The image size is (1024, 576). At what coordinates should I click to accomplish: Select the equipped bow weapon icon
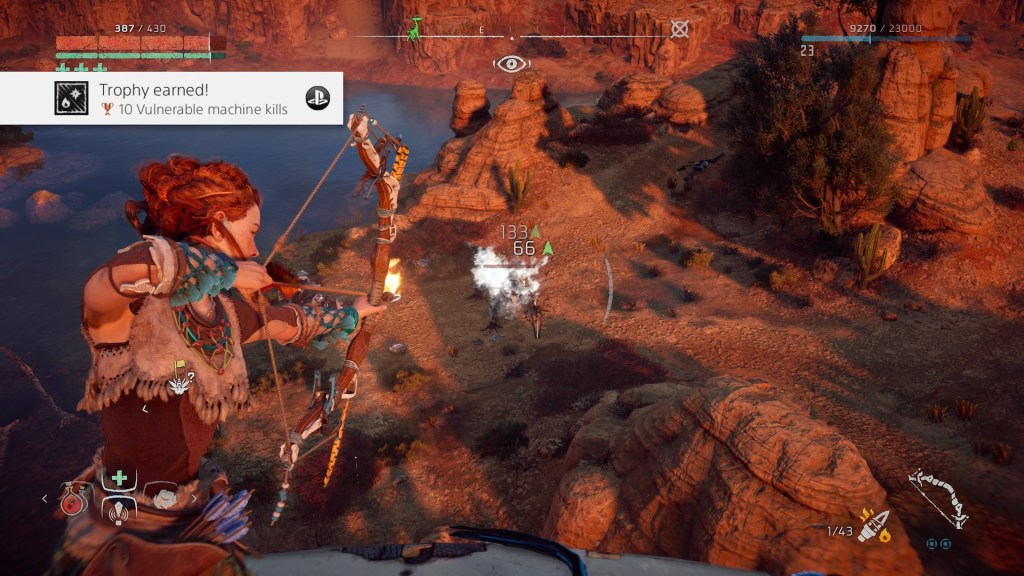pyautogui.click(x=937, y=498)
